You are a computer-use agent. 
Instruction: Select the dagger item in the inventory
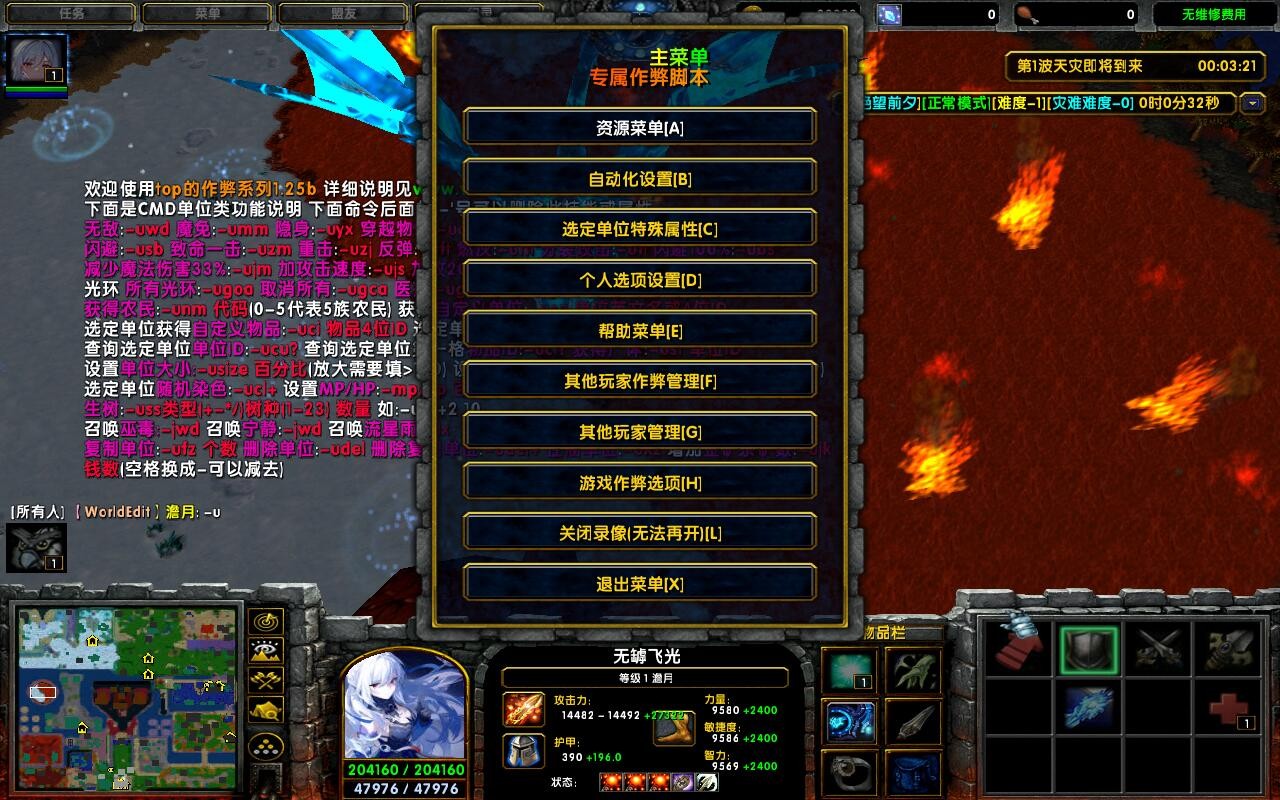914,721
